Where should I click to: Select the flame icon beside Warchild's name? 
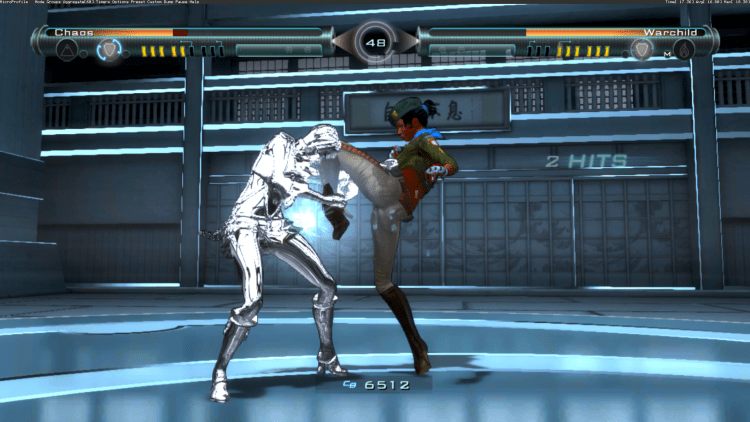pyautogui.click(x=684, y=49)
